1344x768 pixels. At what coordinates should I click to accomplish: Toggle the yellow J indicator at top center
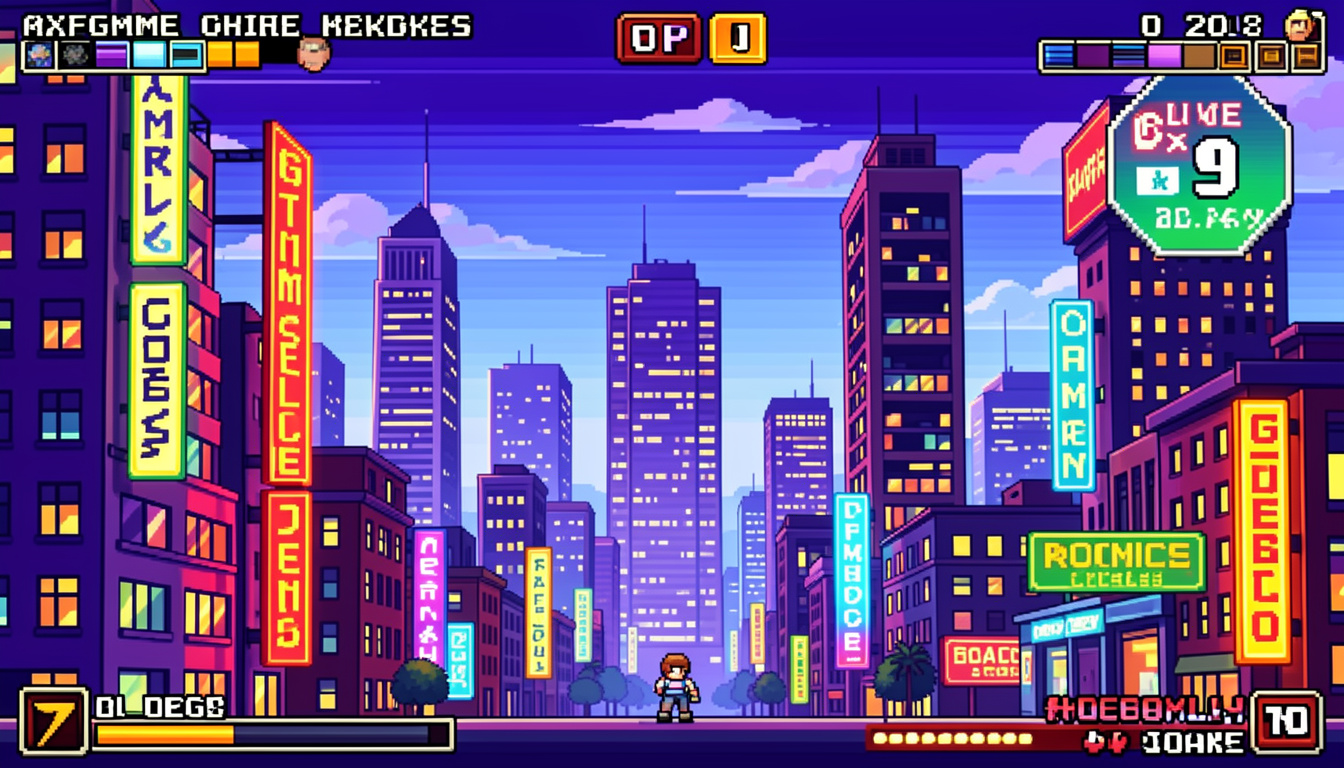(737, 35)
